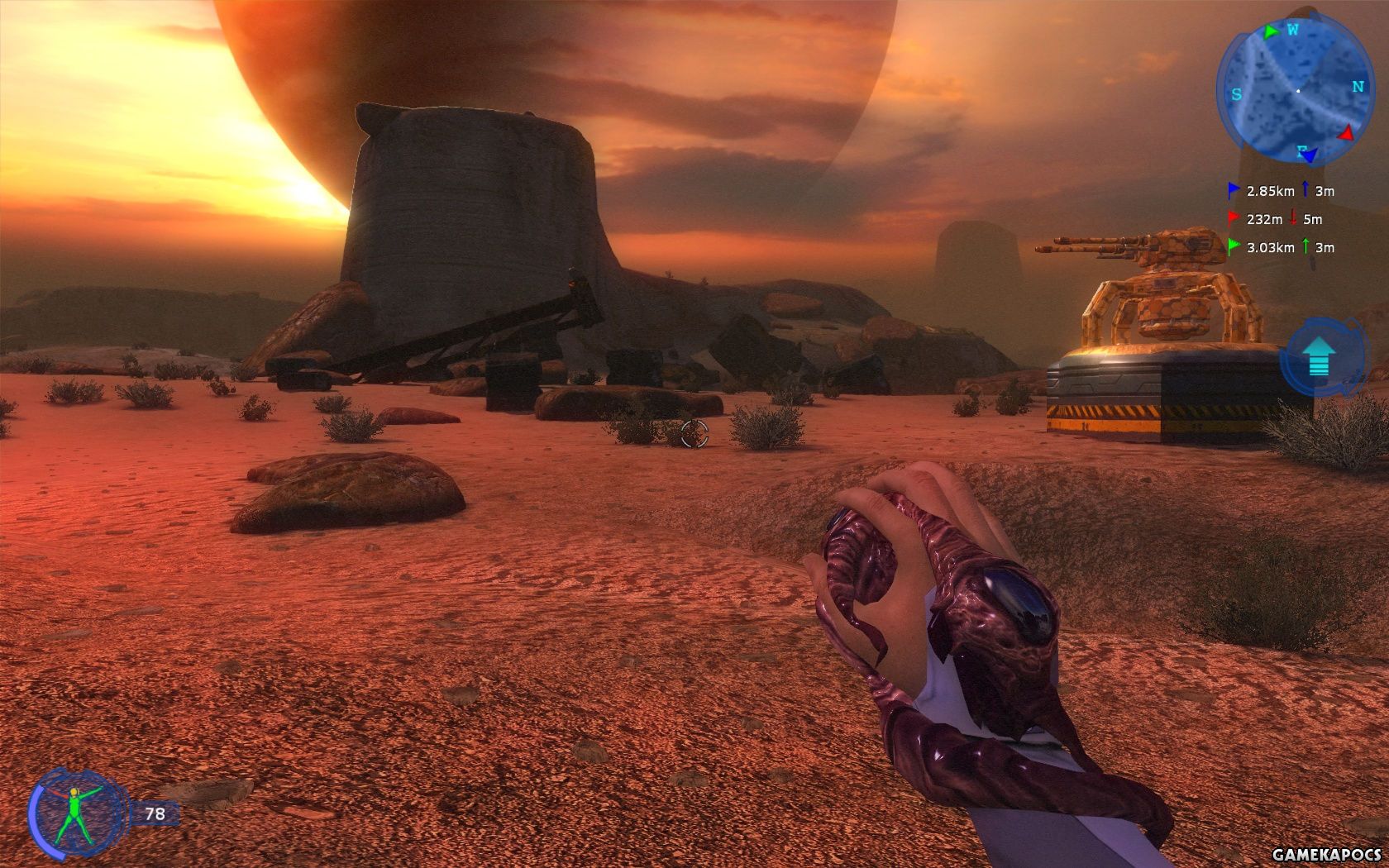Click the green arrow marker on radar

(x=1271, y=31)
